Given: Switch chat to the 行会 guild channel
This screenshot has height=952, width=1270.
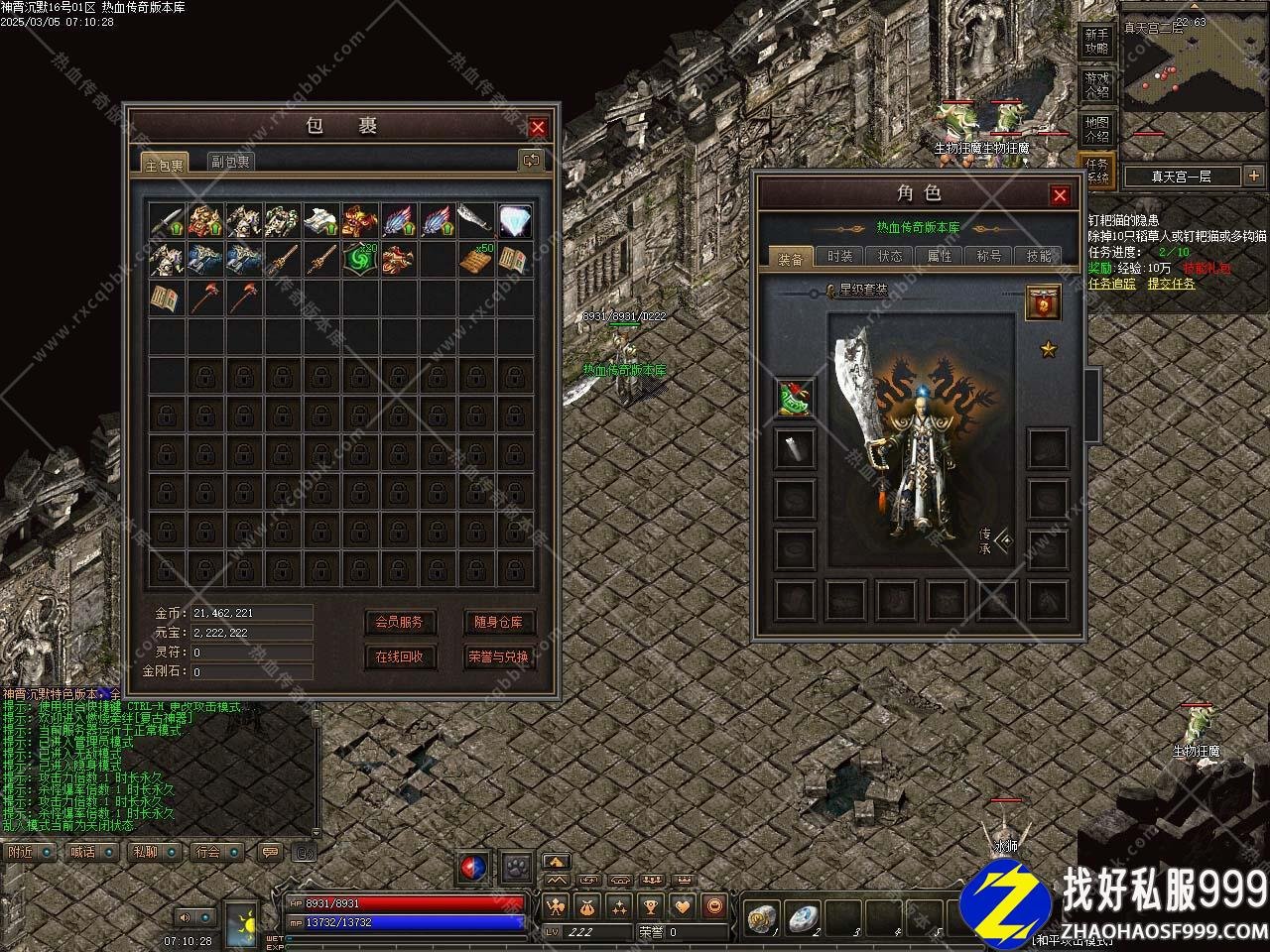Looking at the screenshot, I should [208, 852].
